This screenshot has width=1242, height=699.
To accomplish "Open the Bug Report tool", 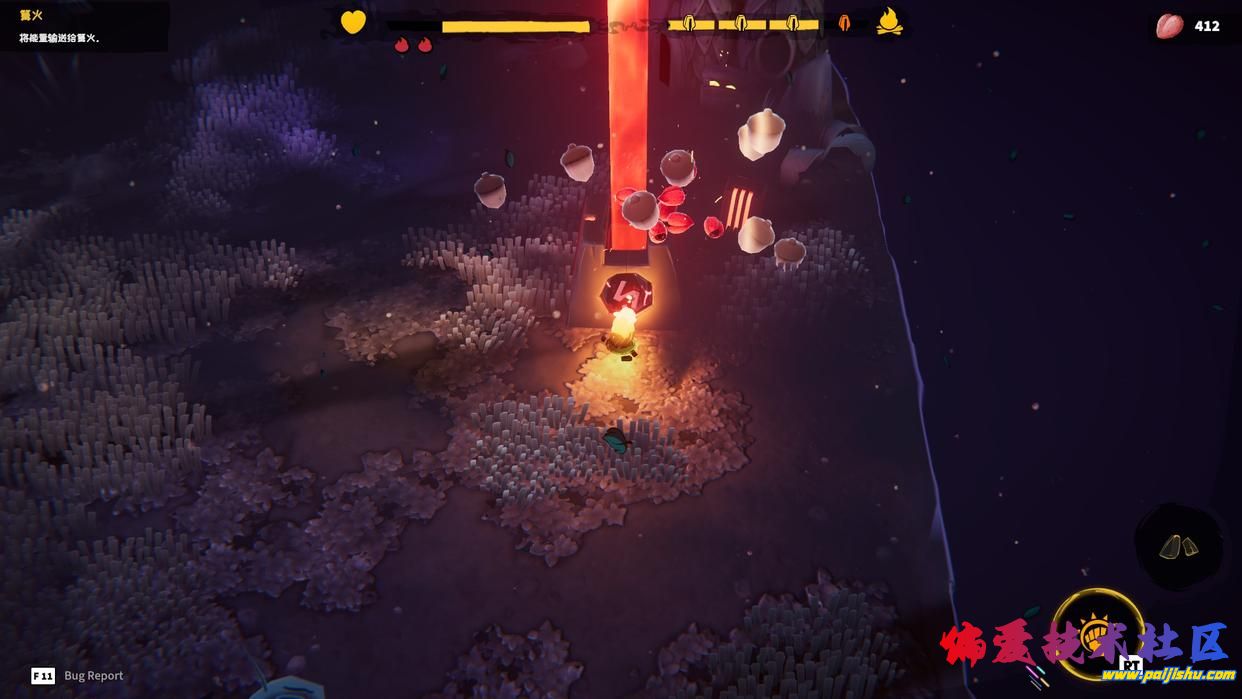I will [x=78, y=675].
